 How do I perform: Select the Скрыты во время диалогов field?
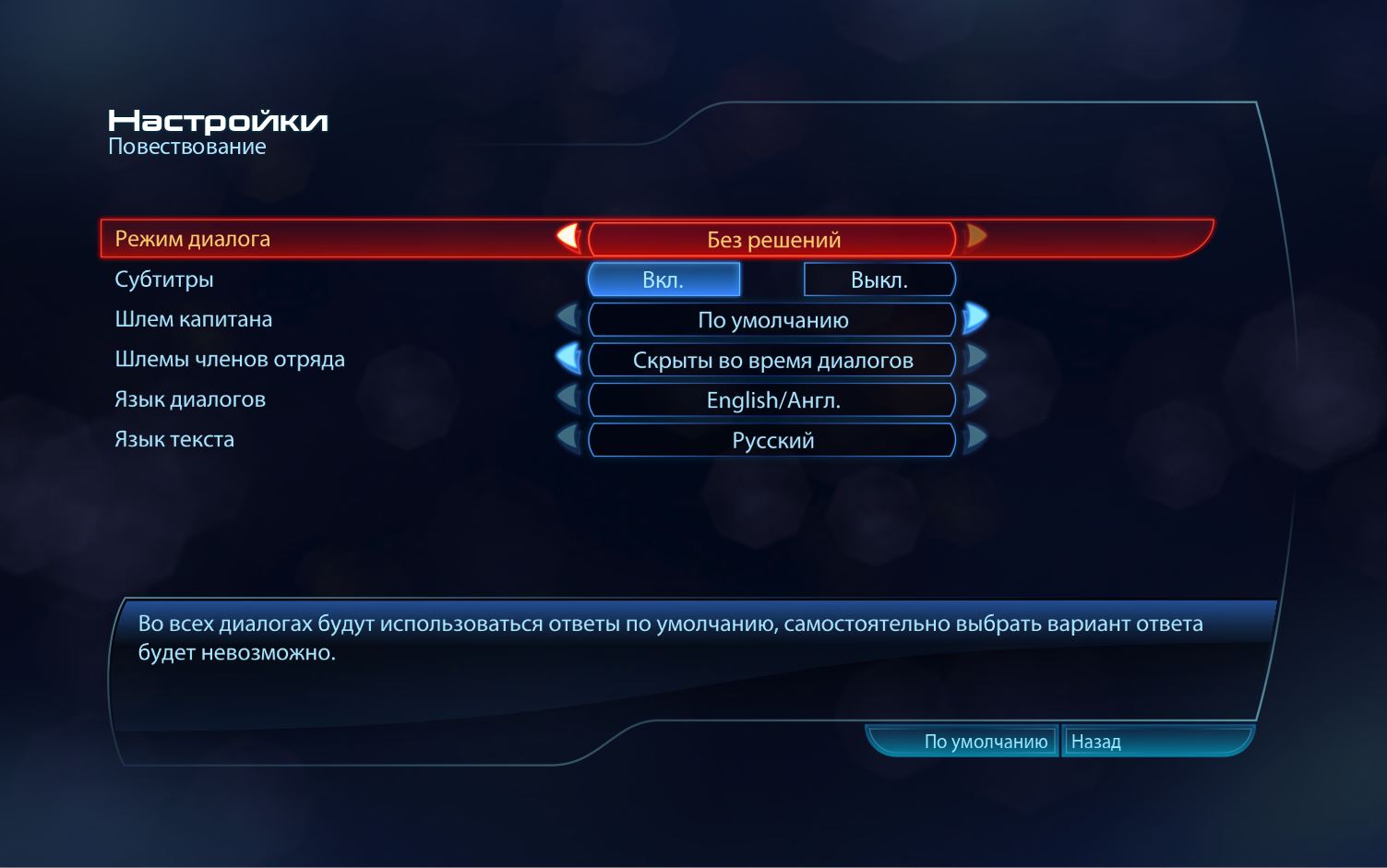772,360
